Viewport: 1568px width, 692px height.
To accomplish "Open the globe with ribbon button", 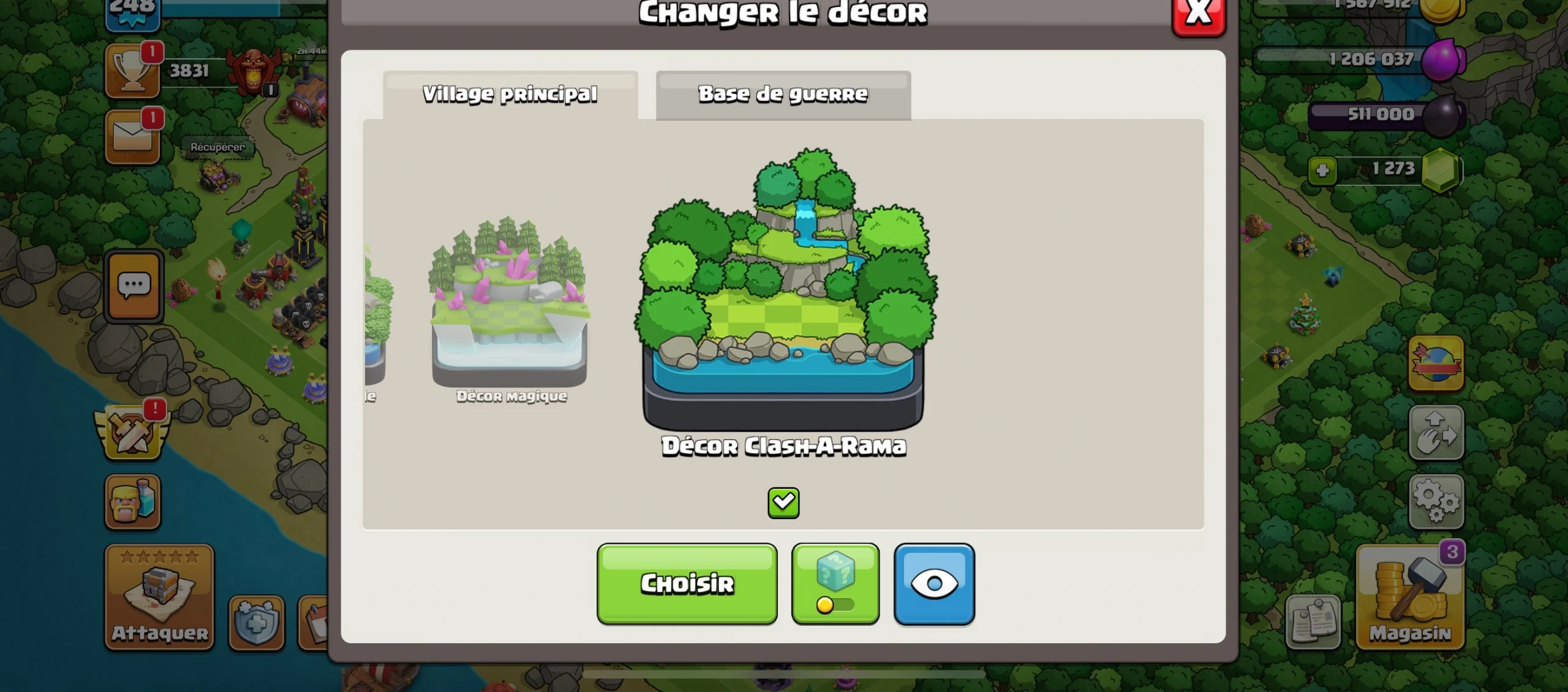I will (x=1436, y=363).
